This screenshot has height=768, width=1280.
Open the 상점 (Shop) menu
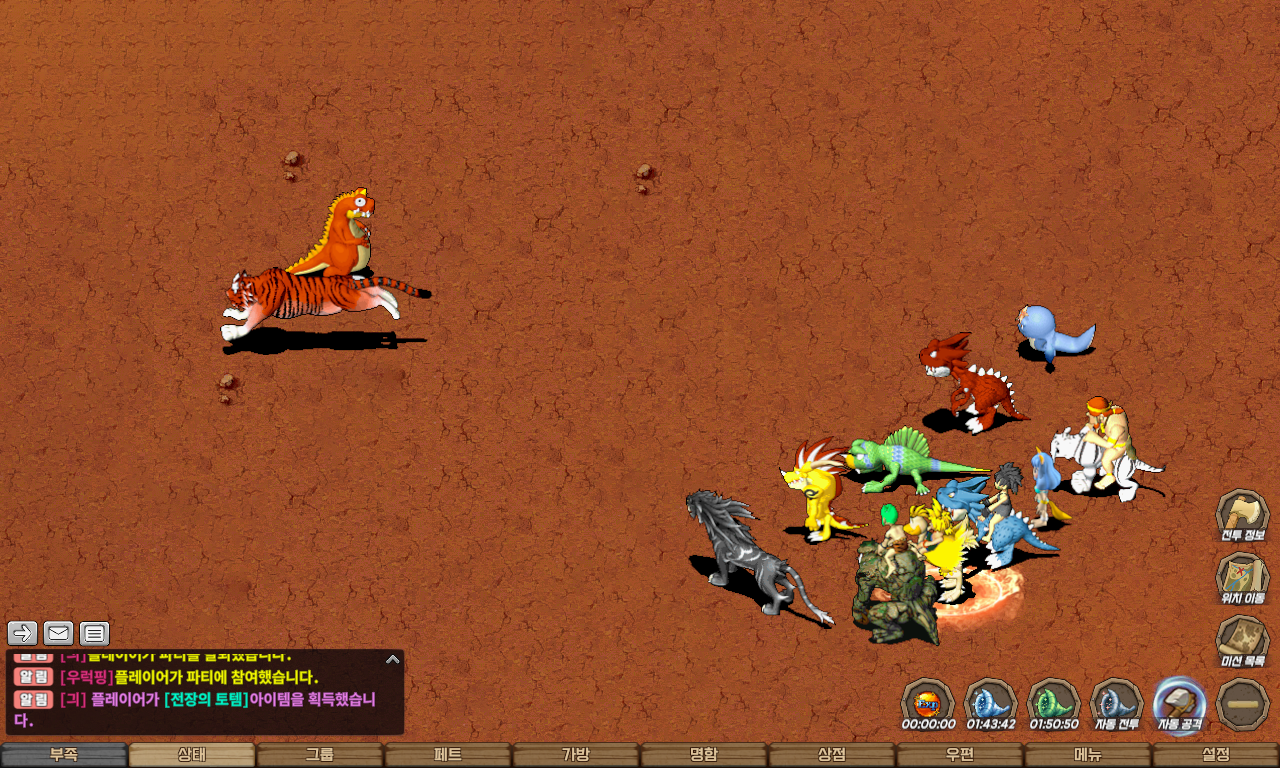(x=832, y=755)
